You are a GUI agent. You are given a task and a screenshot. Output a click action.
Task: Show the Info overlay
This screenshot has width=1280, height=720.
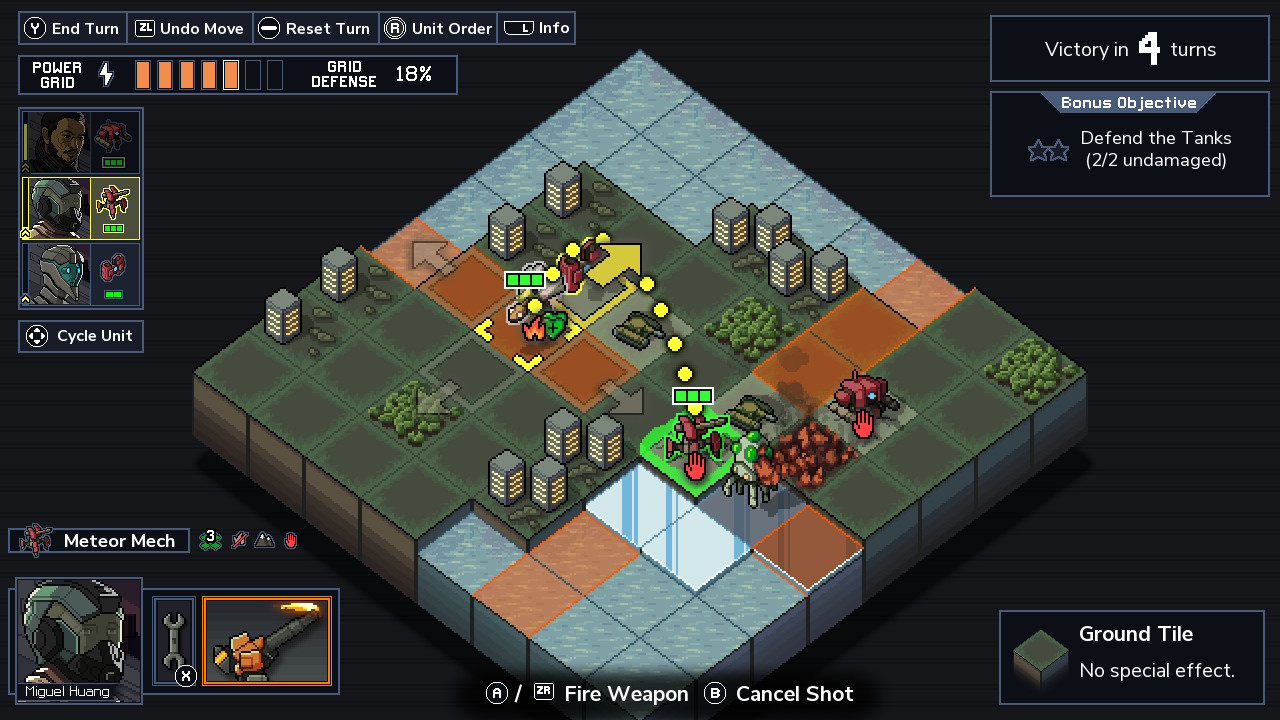[537, 28]
